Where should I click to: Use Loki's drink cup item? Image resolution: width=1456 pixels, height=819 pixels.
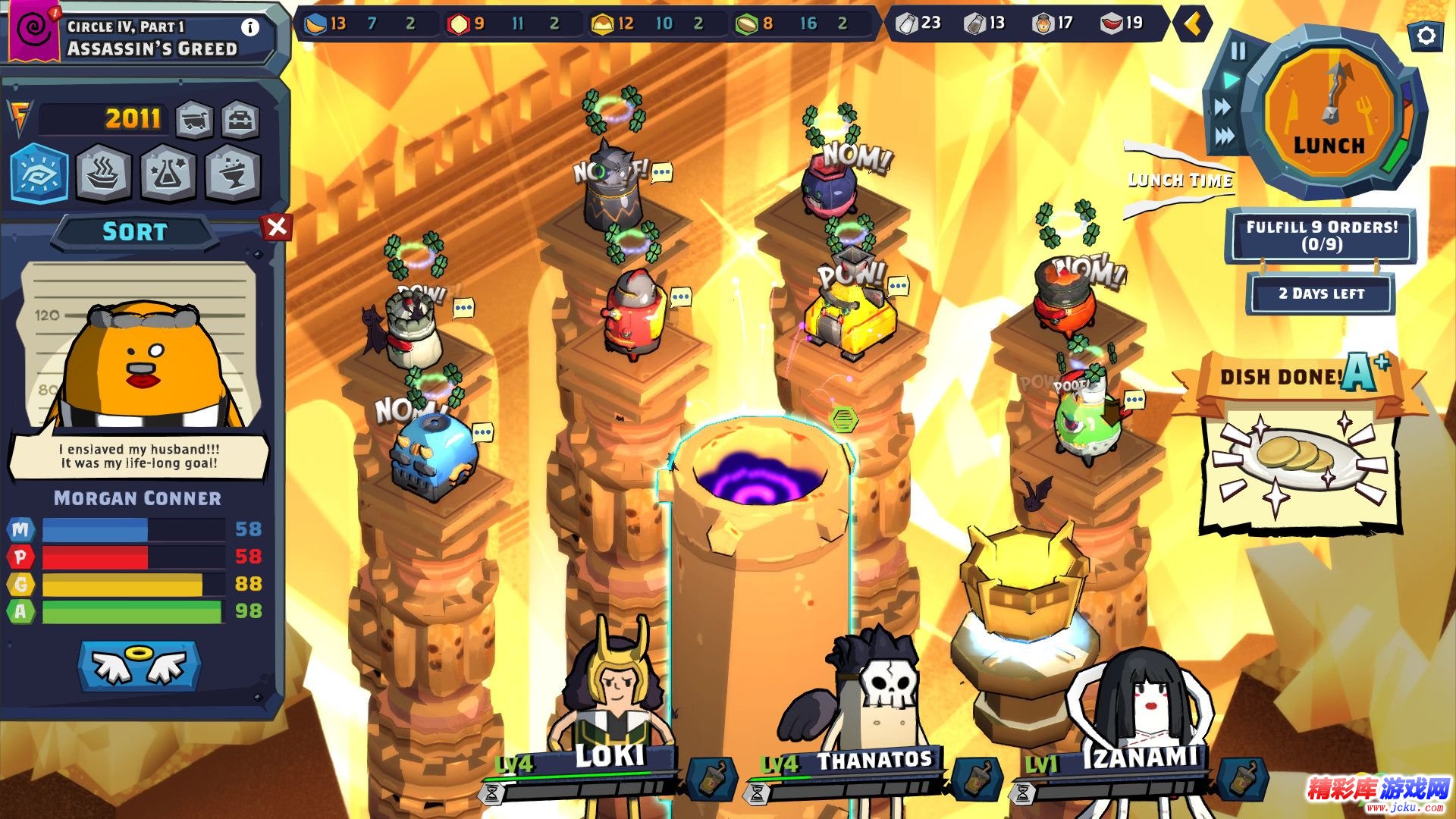click(712, 779)
